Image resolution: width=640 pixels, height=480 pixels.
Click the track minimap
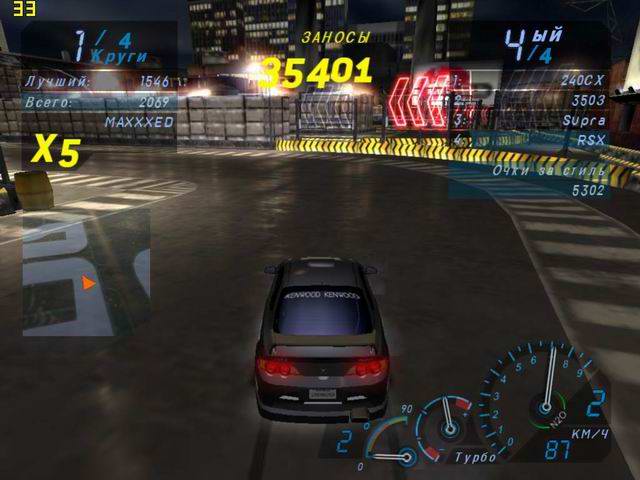click(86, 271)
